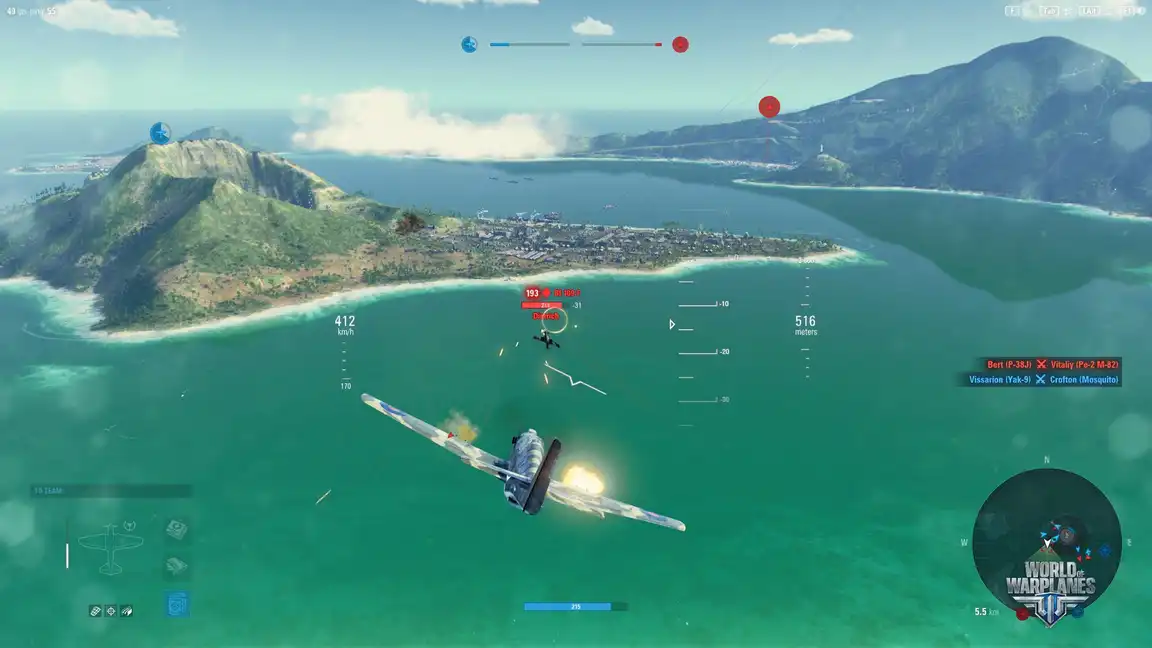Screen dimensions: 1152x648
Task: Select the Bert (P-38J) kill feed entry
Action: point(1008,365)
